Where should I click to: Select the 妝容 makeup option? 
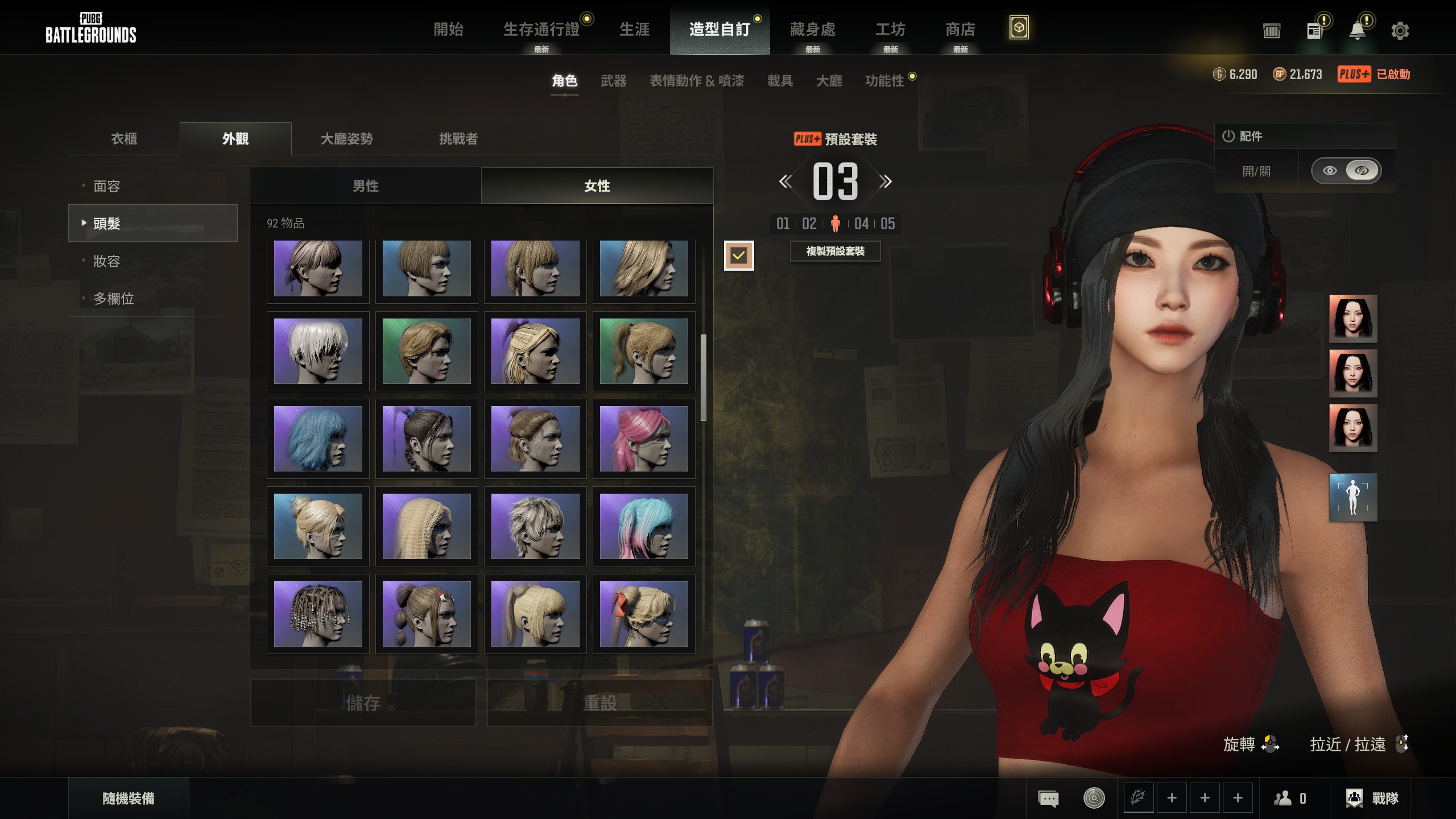(x=107, y=261)
